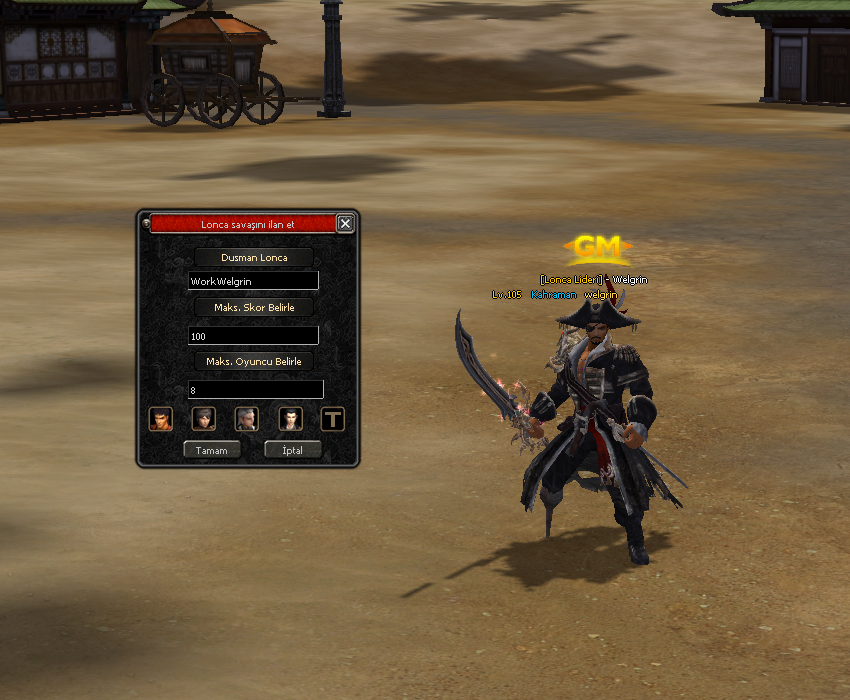The height and width of the screenshot is (700, 850).
Task: Choose the black-haired character in dark clothing
Action: pos(290,418)
